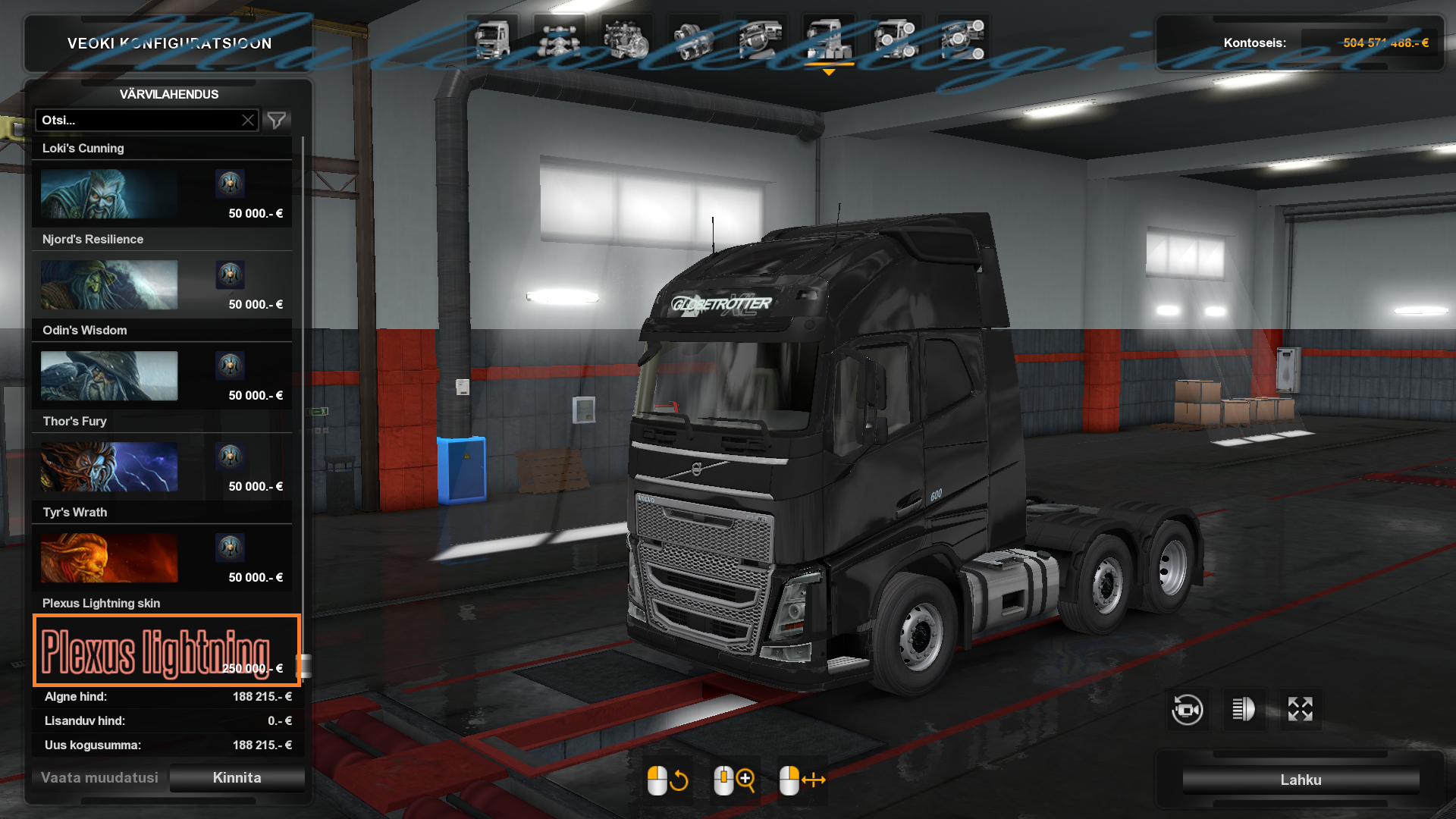Open the transmission tab
The image size is (1456, 819).
pos(693,39)
